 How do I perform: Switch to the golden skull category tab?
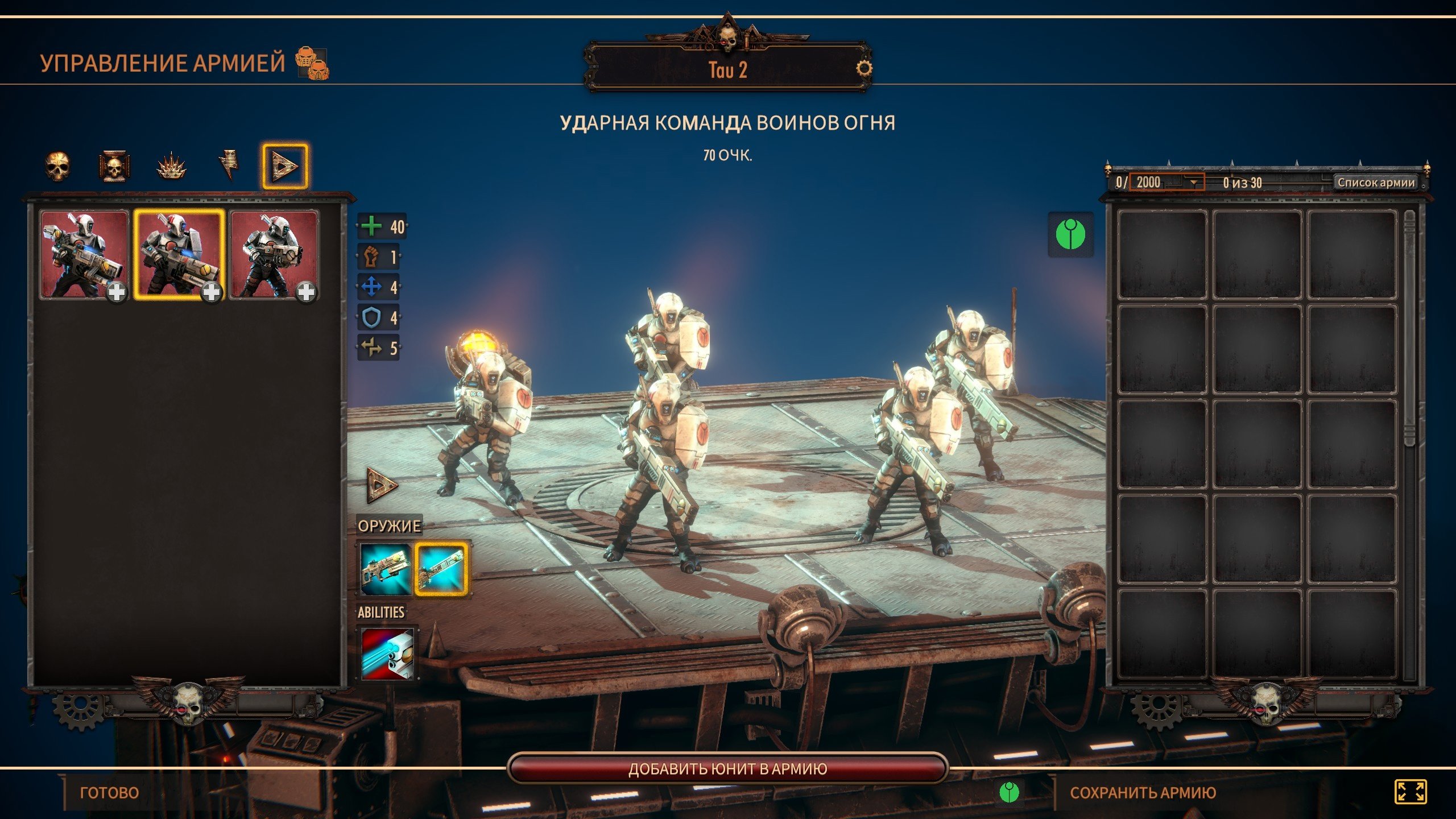[57, 167]
